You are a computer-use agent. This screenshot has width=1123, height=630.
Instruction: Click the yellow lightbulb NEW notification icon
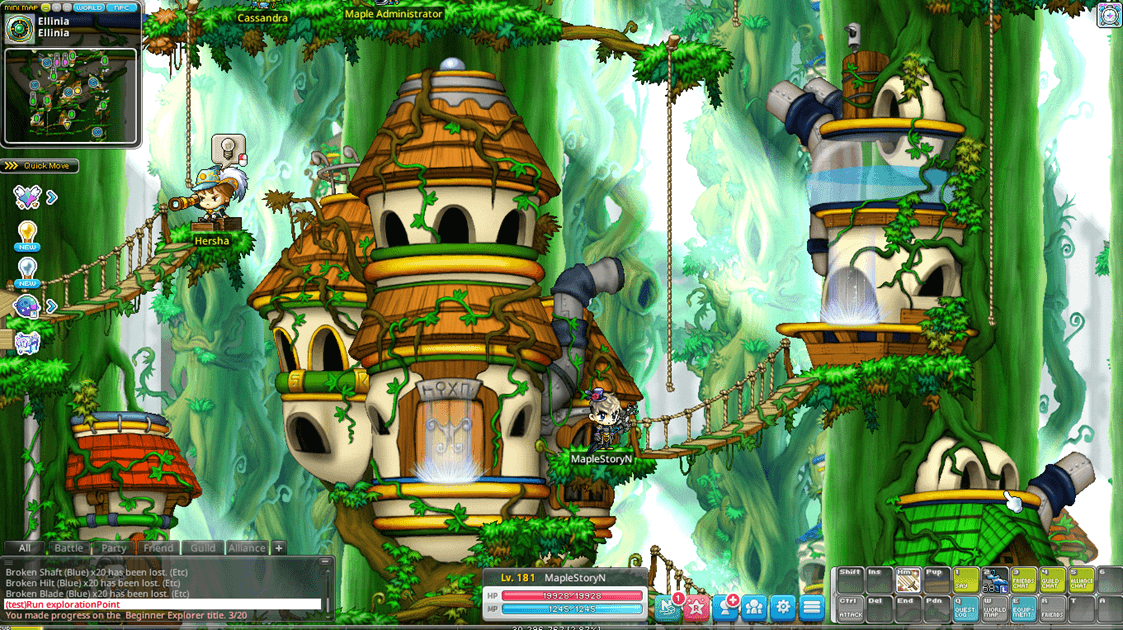[27, 235]
